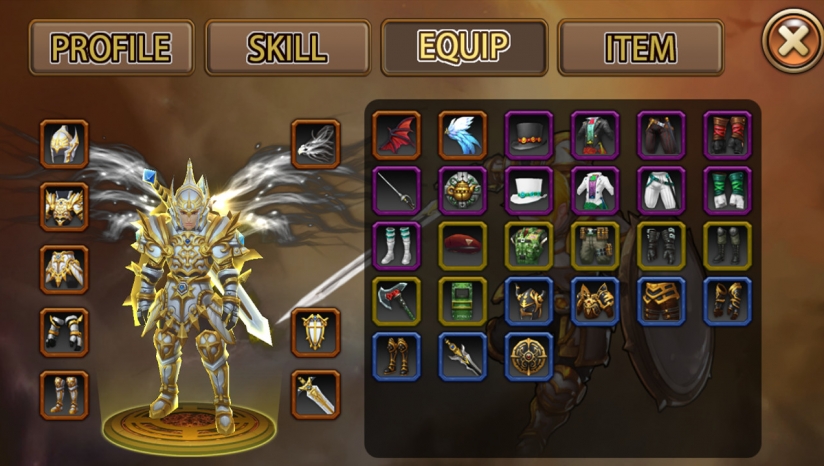Choose the equipped dark wings slot
This screenshot has width=824, height=466.
click(x=316, y=145)
